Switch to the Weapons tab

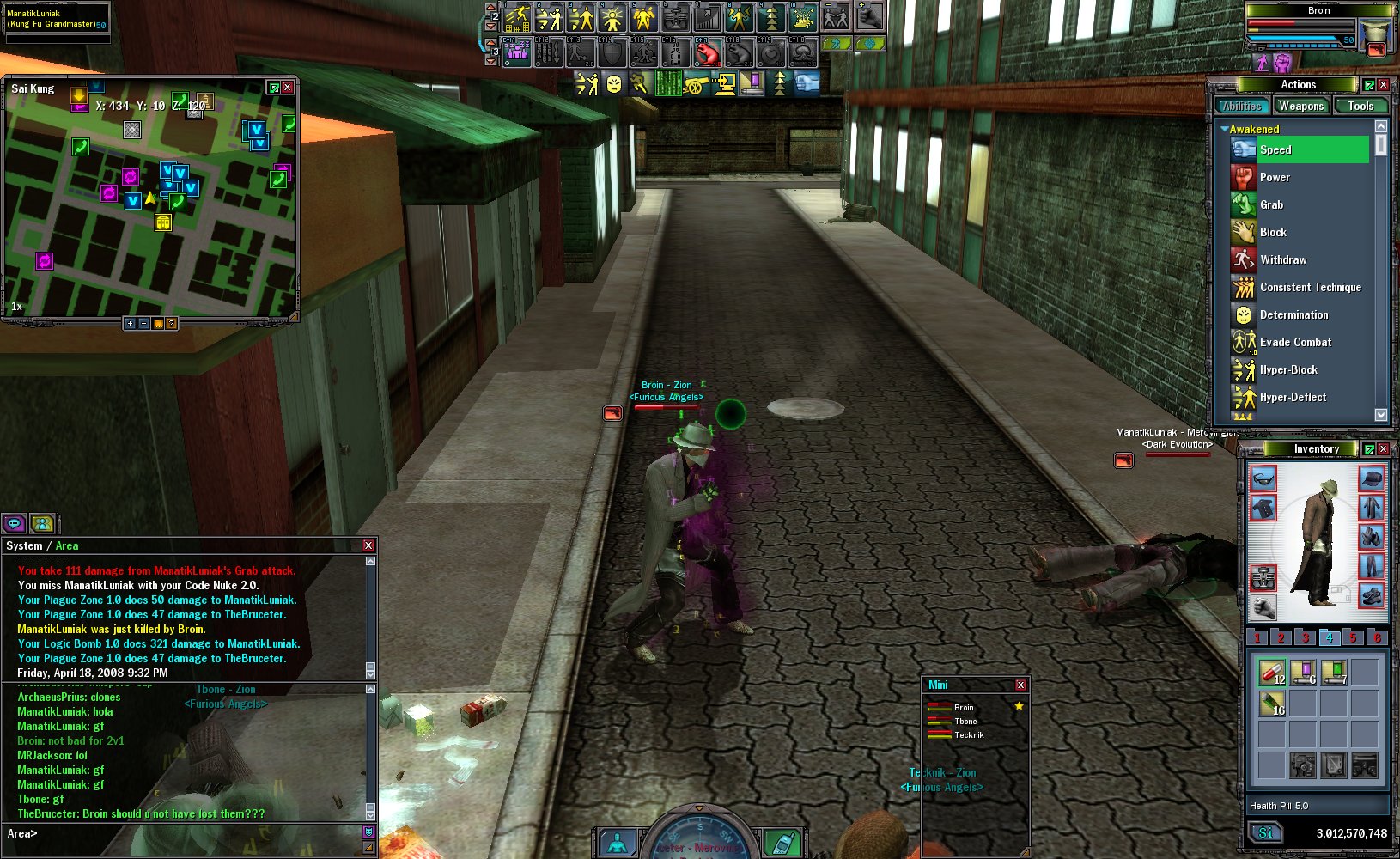[1300, 107]
